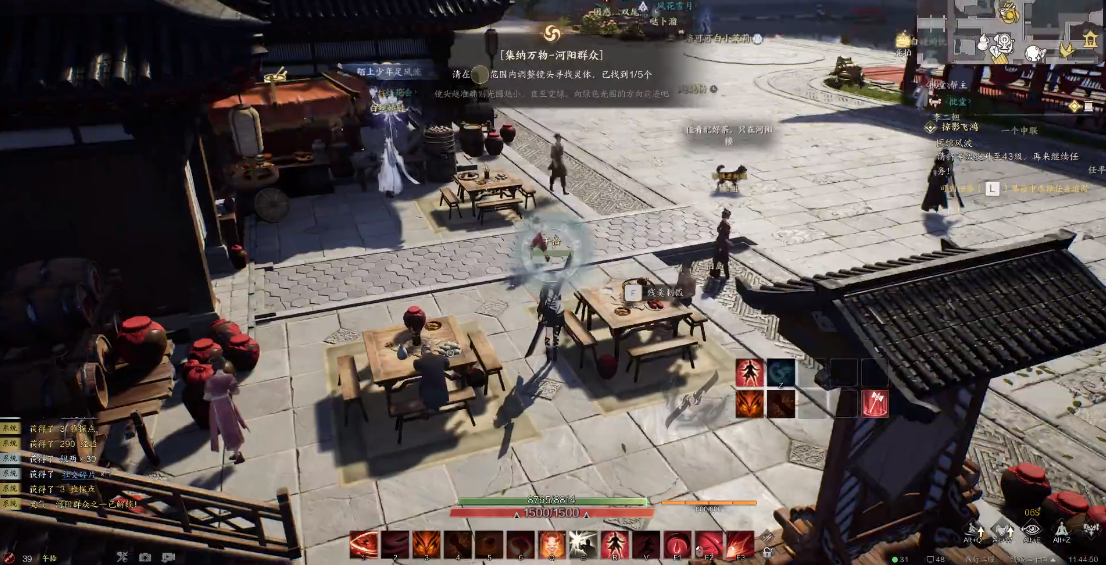Activate the red swirl skill on F1

(677, 544)
